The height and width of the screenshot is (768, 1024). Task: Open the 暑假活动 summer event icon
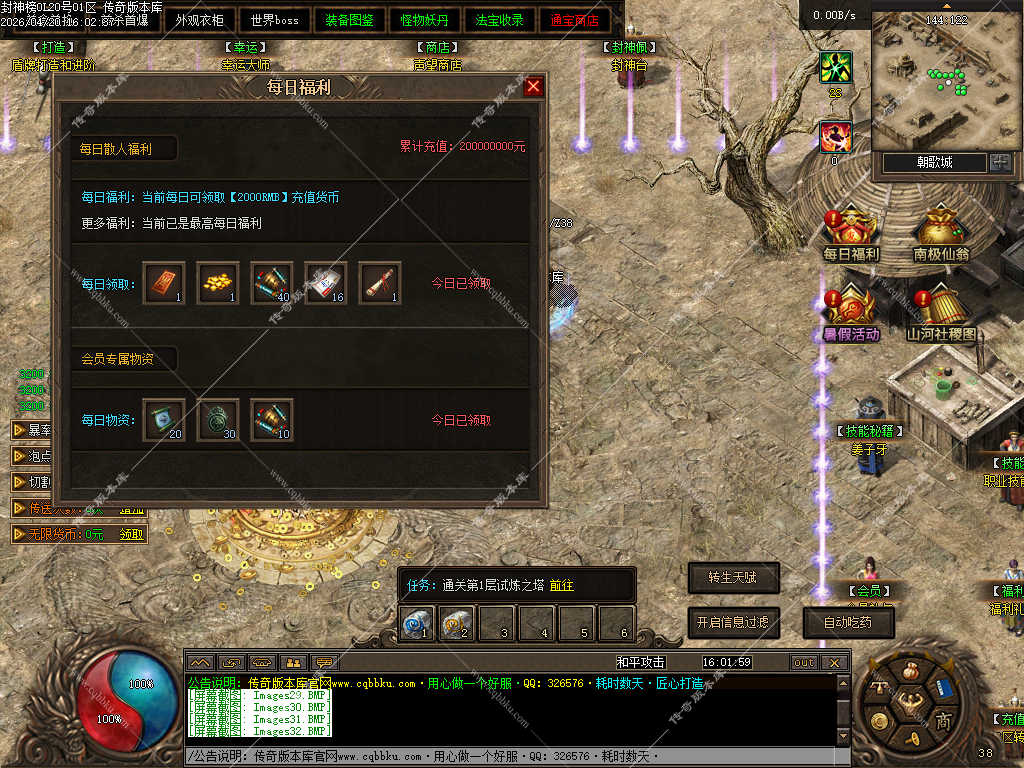[850, 310]
